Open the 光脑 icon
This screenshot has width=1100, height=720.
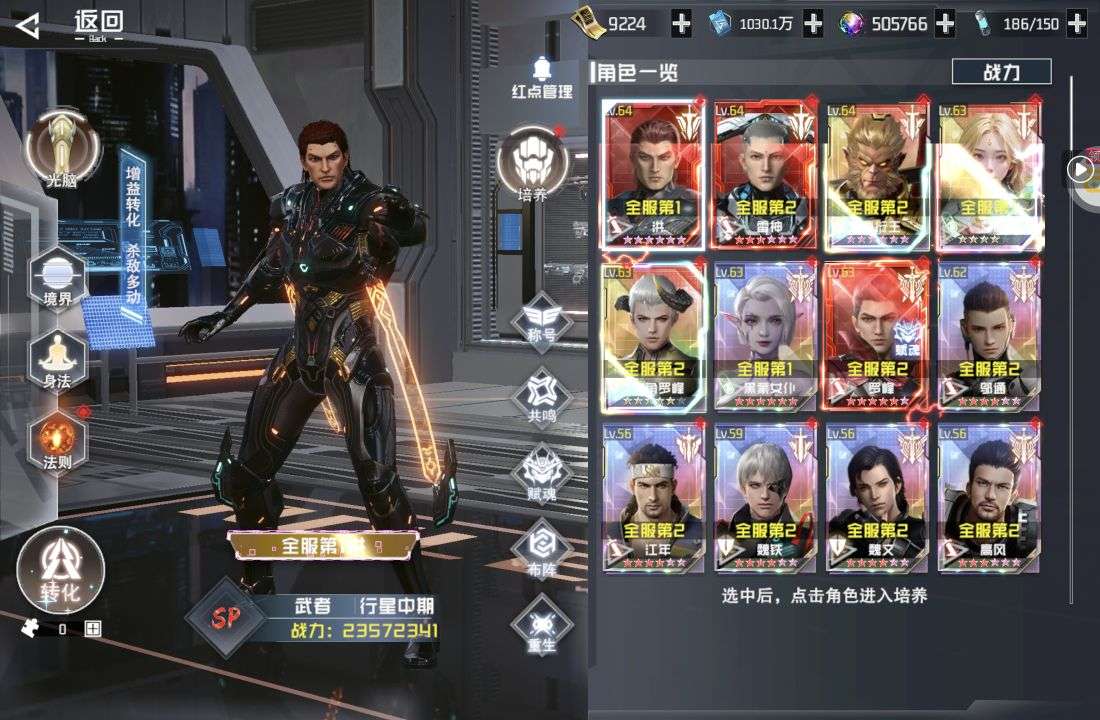pos(63,146)
